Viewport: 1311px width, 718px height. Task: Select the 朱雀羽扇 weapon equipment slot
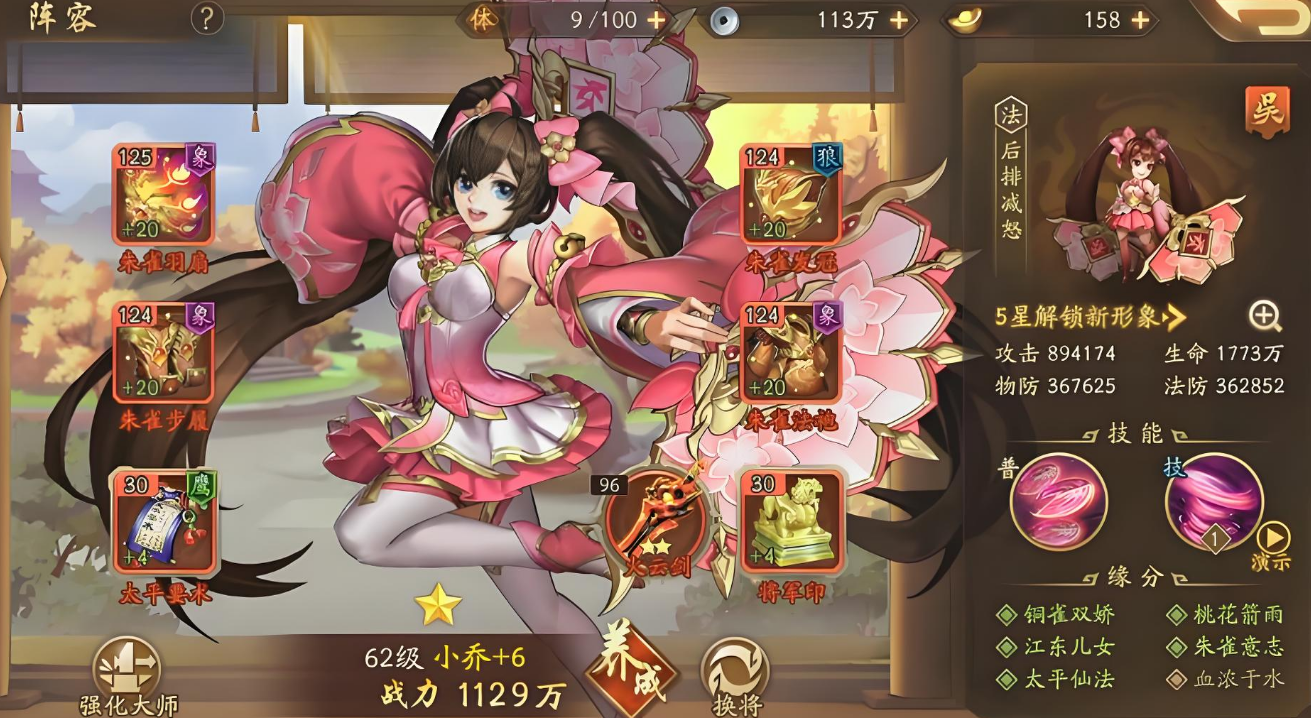(163, 195)
